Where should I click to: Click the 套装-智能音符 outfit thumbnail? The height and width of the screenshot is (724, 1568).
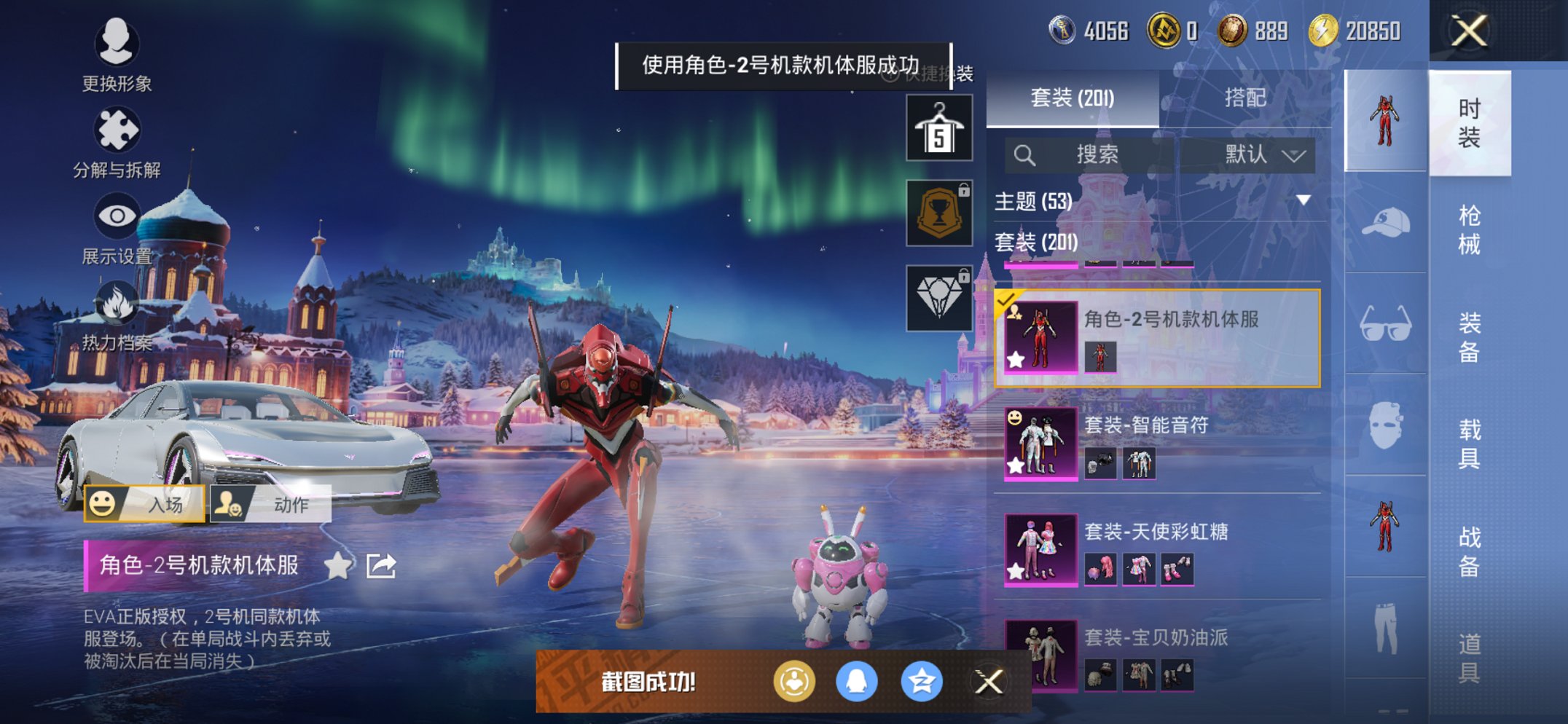pos(1040,444)
